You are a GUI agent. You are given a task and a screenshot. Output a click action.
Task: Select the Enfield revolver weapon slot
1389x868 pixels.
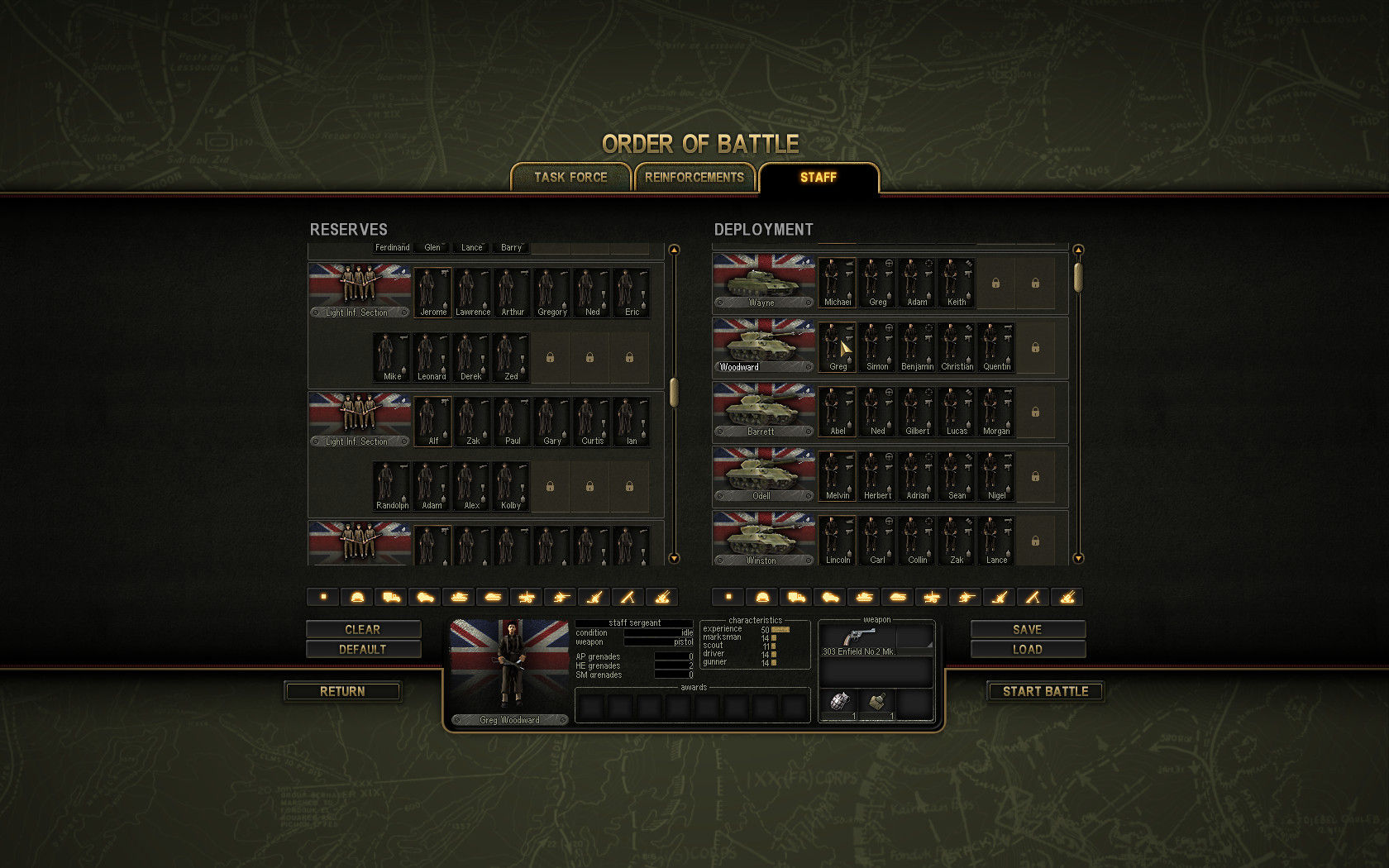pos(858,638)
